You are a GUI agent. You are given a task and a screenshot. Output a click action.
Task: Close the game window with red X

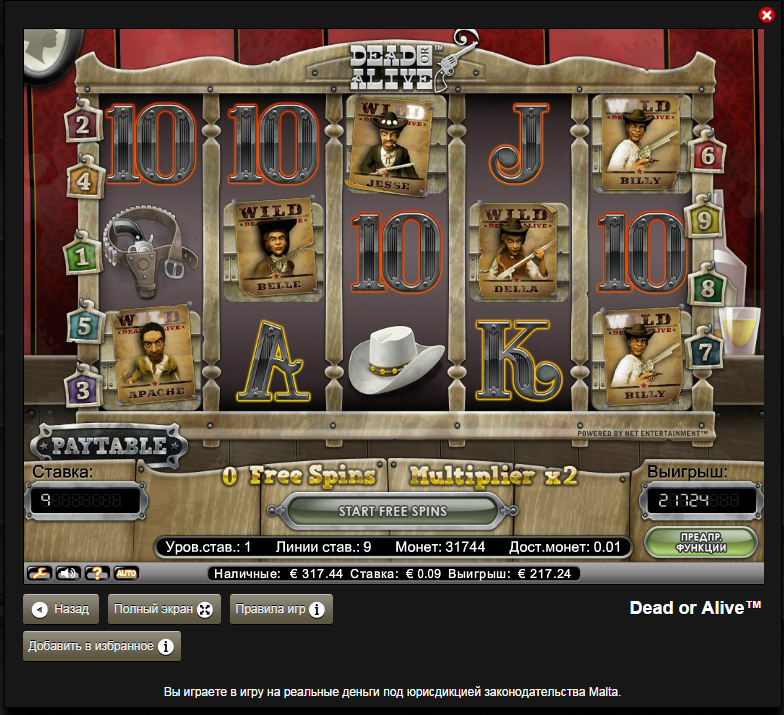tap(767, 14)
